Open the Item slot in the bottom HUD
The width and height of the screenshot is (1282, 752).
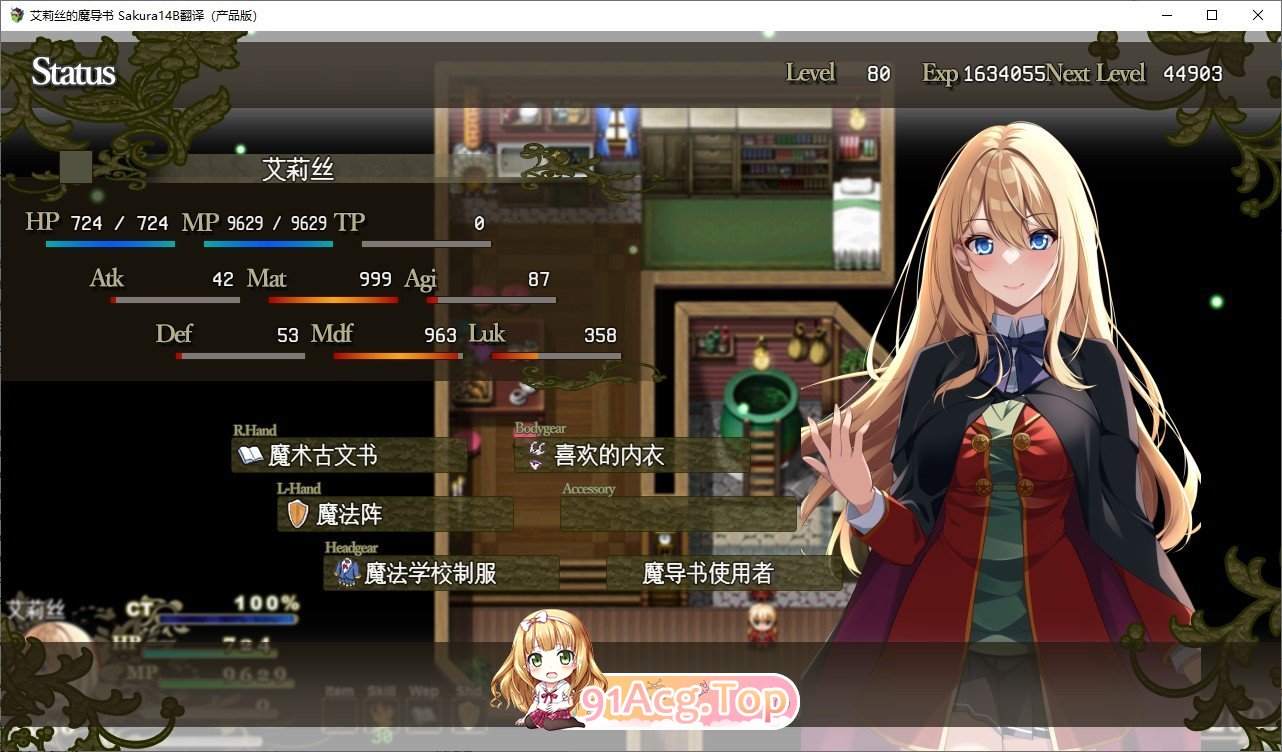tap(340, 714)
